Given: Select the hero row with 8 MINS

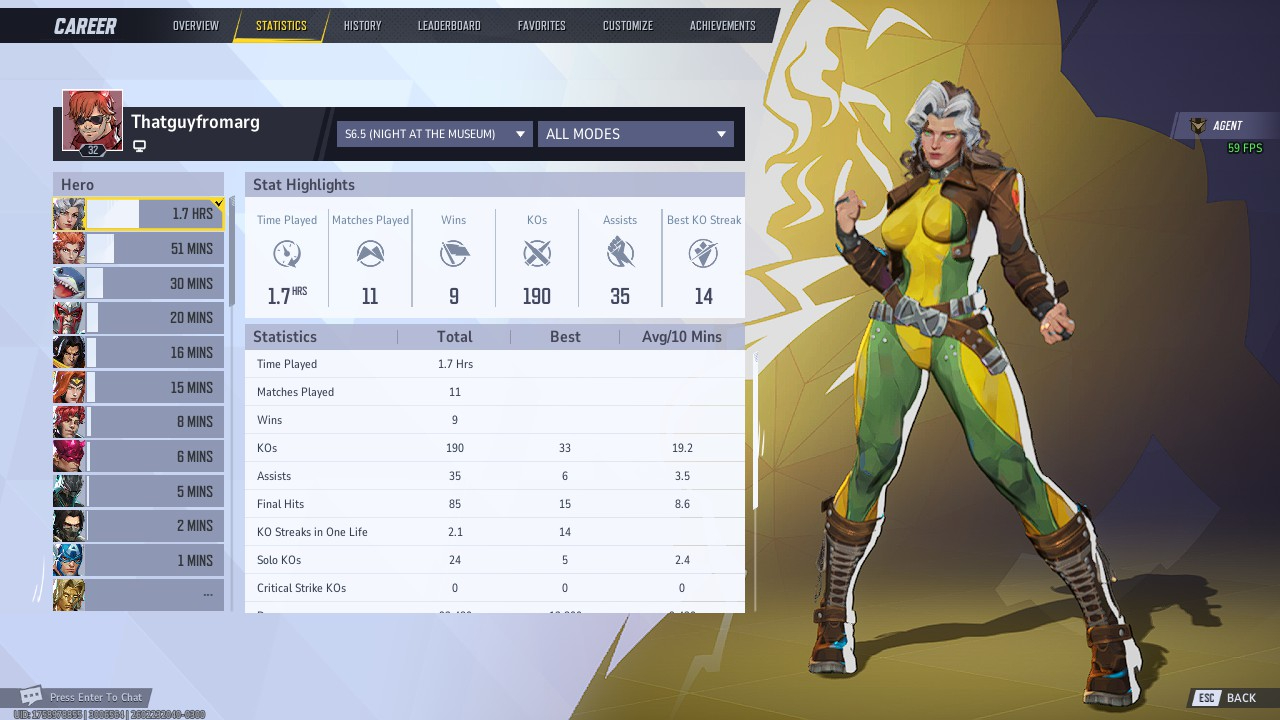Looking at the screenshot, I should (139, 422).
